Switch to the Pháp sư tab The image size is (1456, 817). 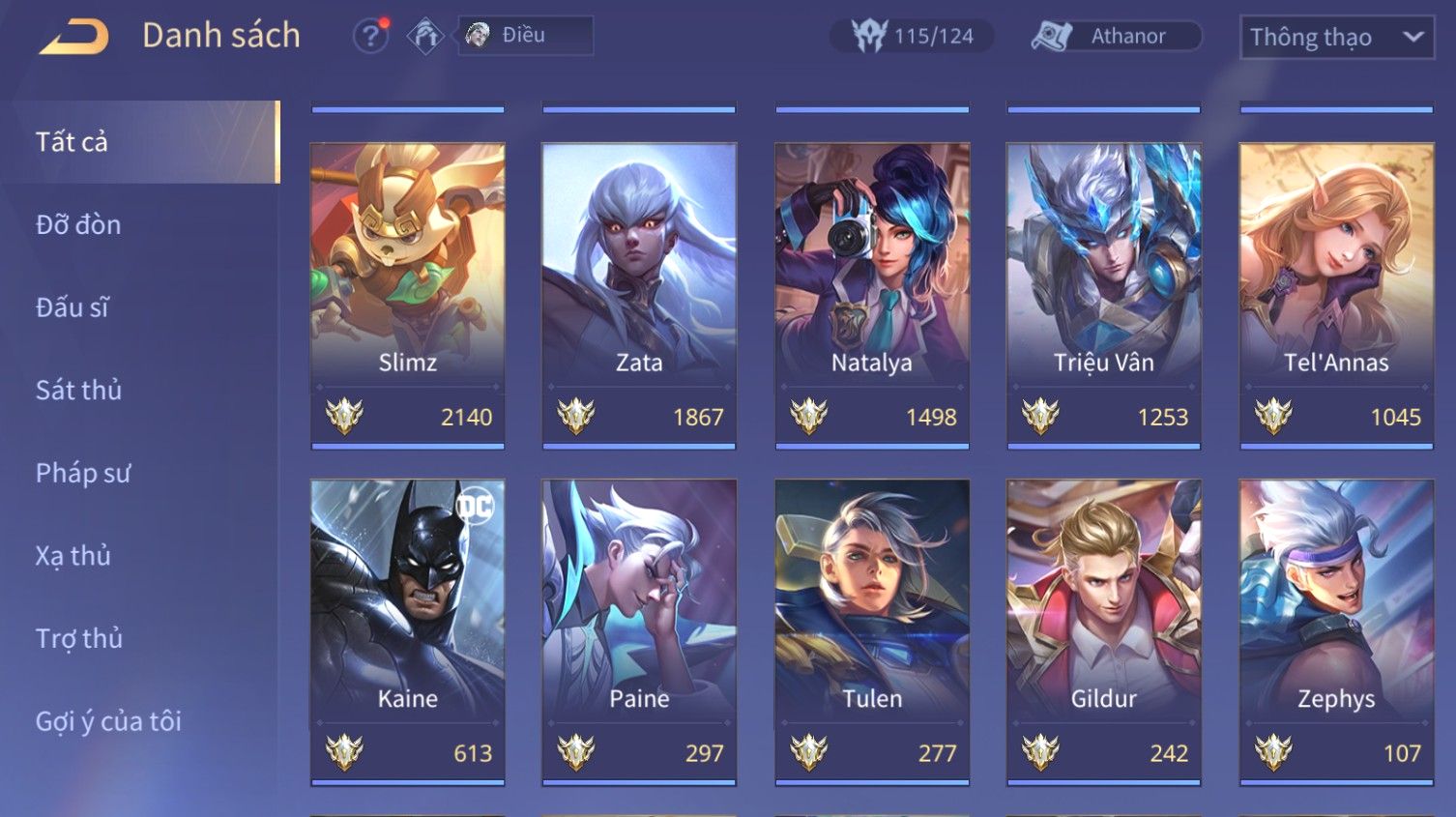pyautogui.click(x=82, y=473)
